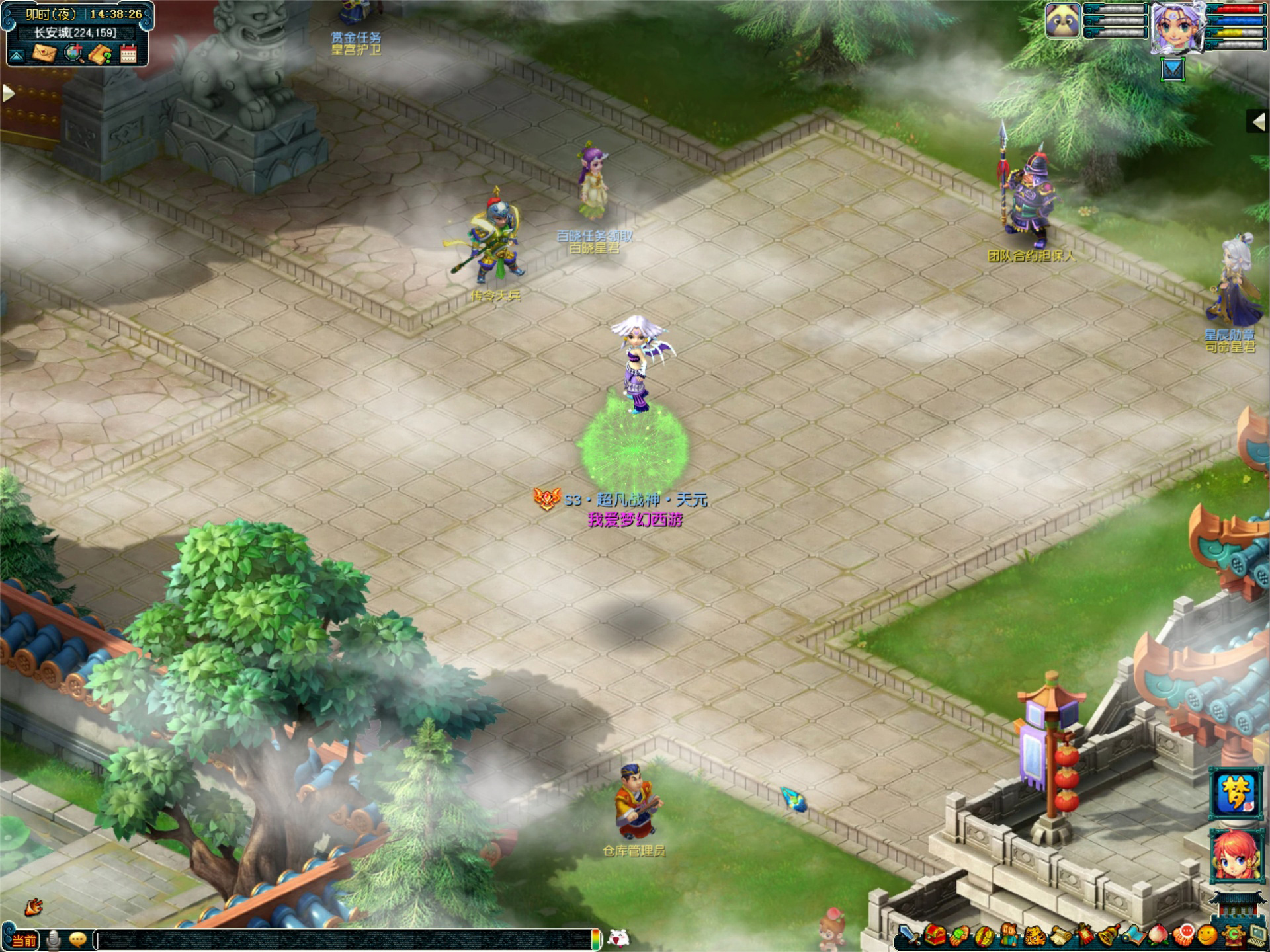Open the treasure chest inventory icon
This screenshot has width=1270, height=952.
(x=935, y=936)
